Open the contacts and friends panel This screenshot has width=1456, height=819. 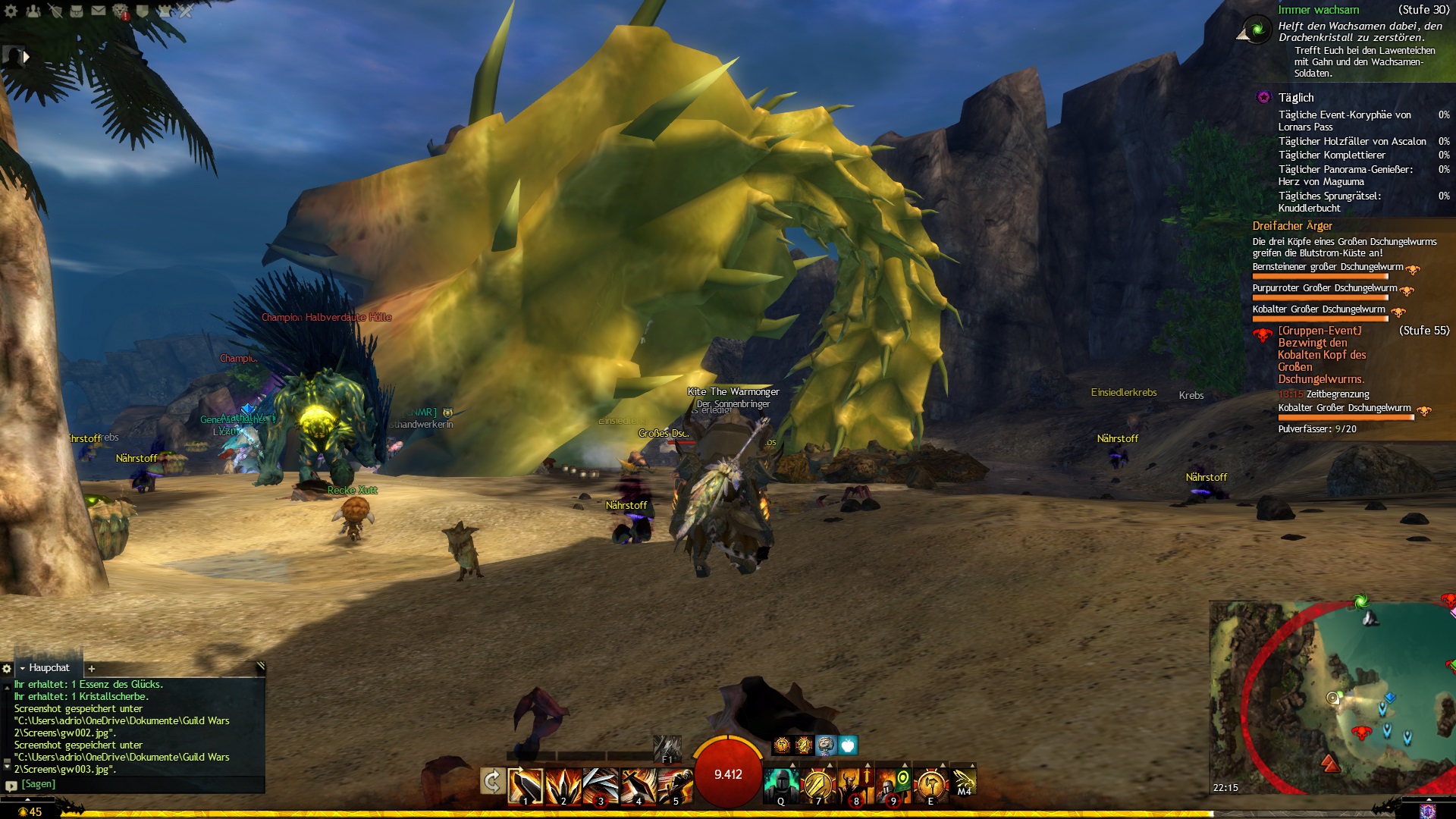click(33, 11)
